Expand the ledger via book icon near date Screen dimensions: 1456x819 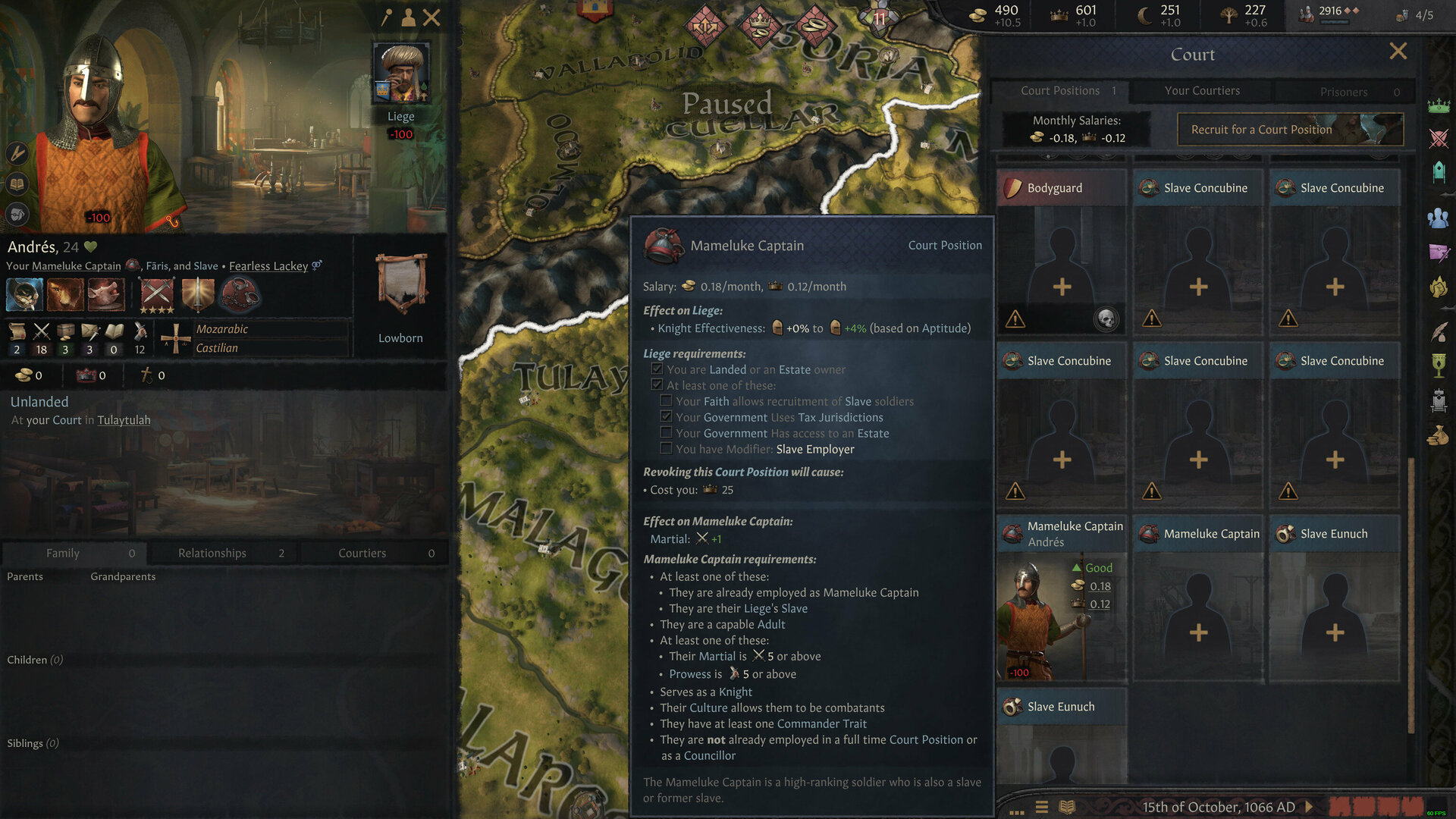click(1067, 806)
